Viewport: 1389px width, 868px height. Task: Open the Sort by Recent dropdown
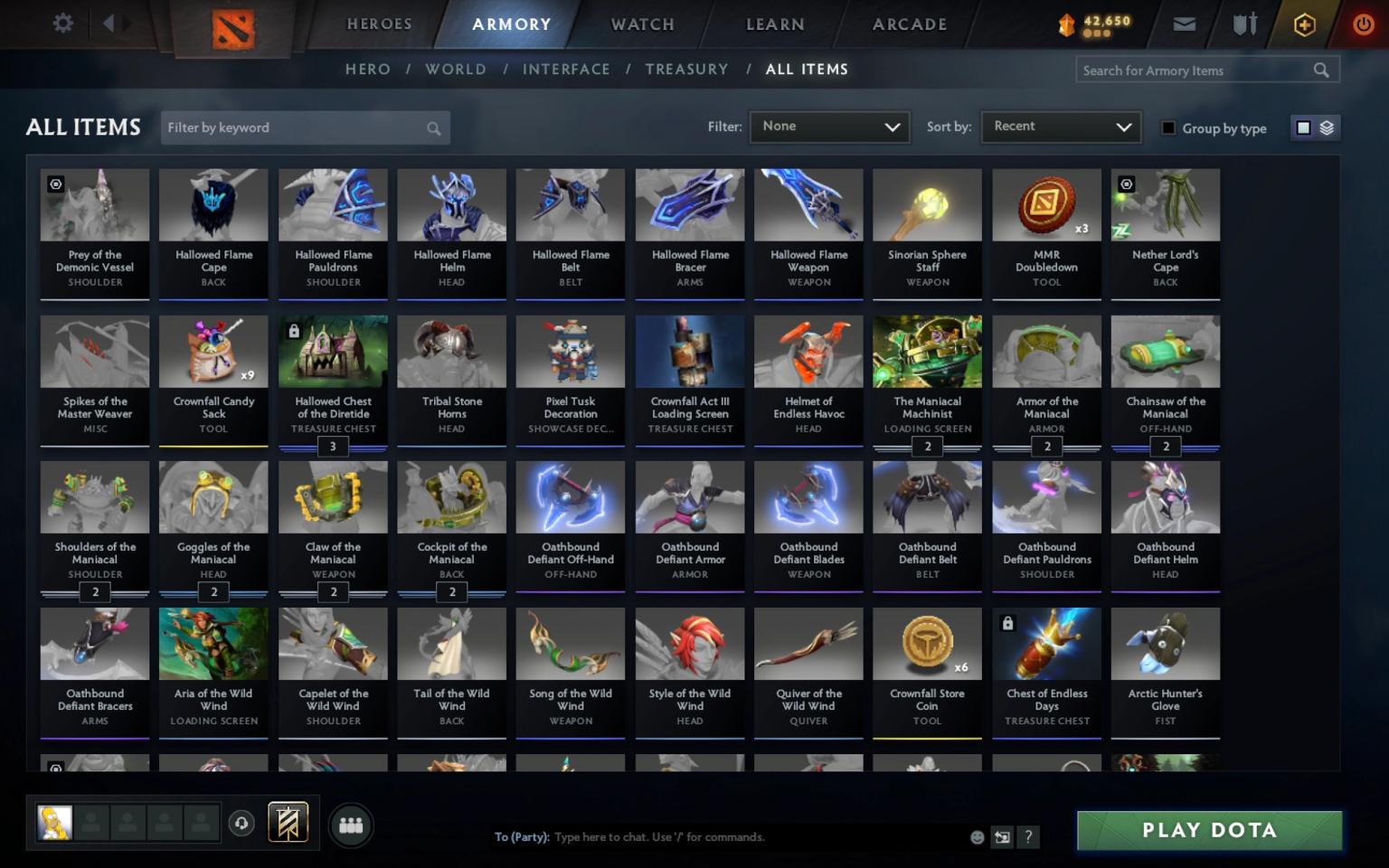[1060, 127]
